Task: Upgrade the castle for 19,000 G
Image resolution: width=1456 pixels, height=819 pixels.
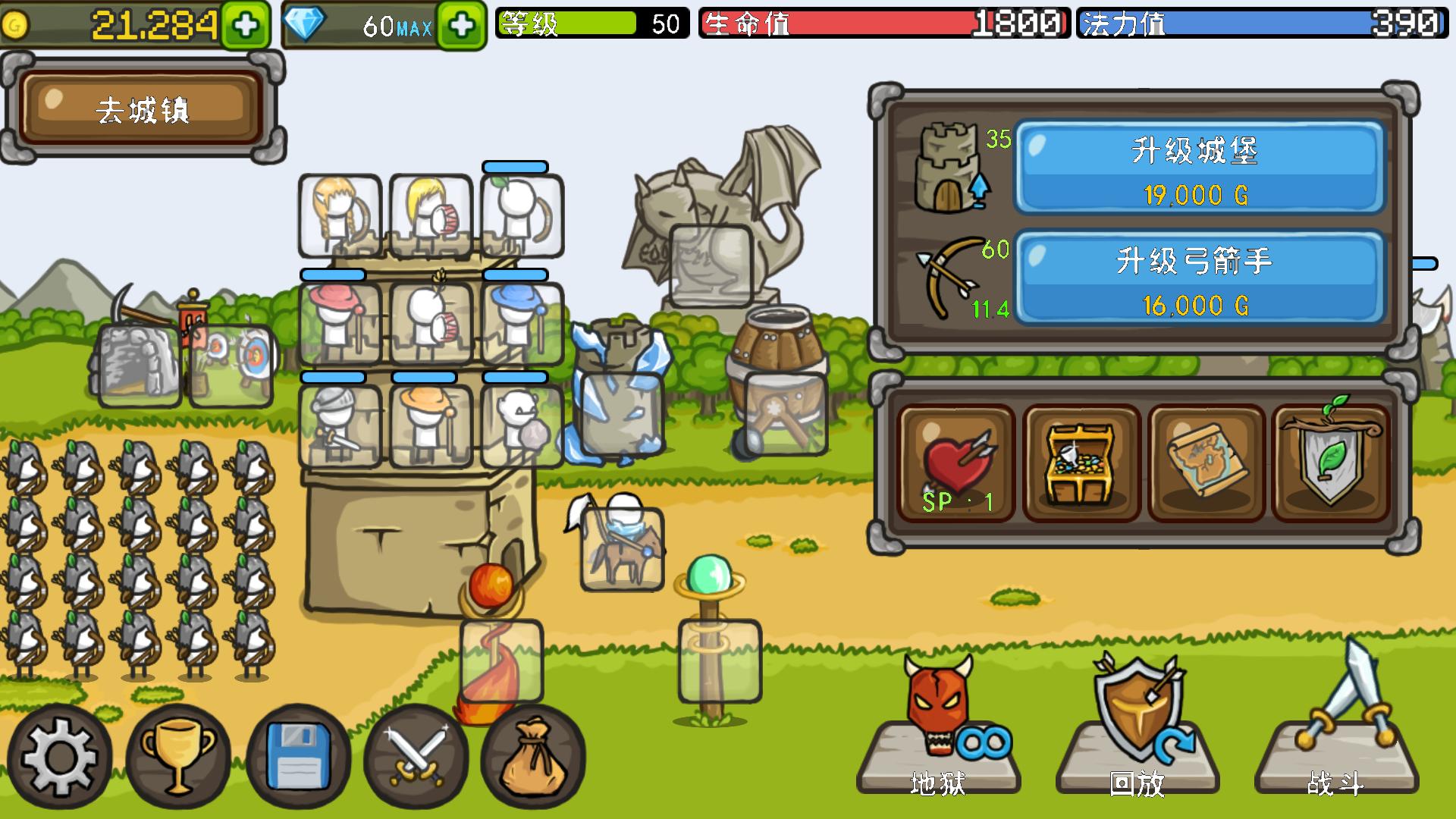Action: (x=1199, y=168)
